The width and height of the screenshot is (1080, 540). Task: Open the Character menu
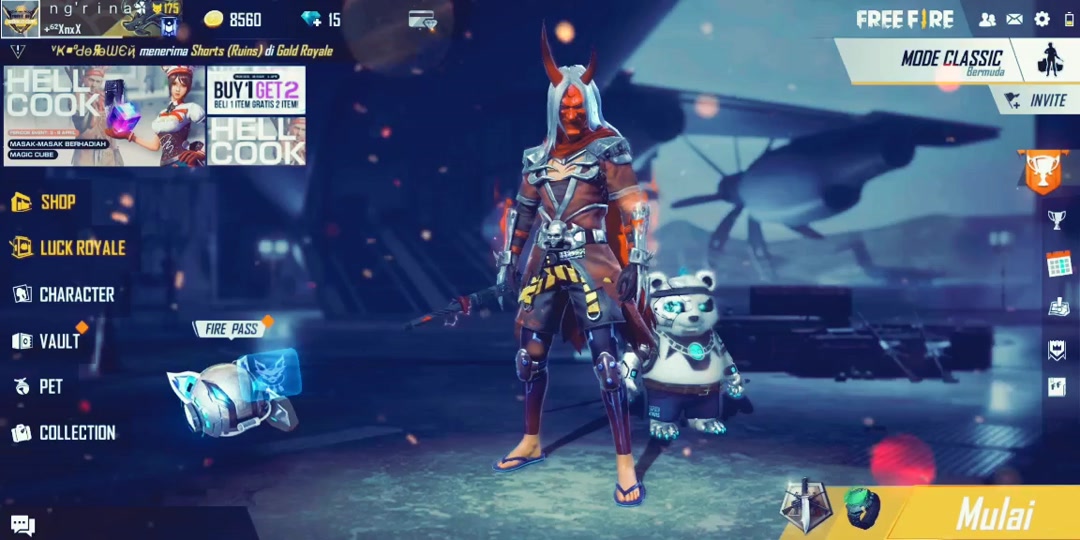[x=63, y=294]
